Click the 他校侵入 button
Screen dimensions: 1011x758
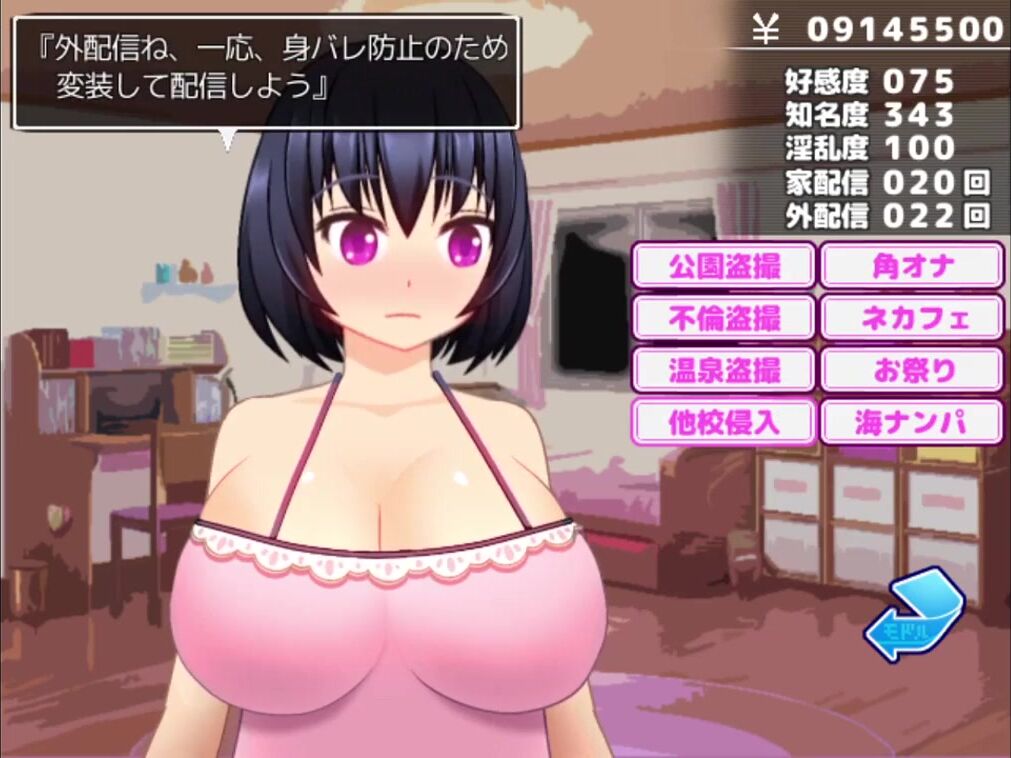coord(724,421)
